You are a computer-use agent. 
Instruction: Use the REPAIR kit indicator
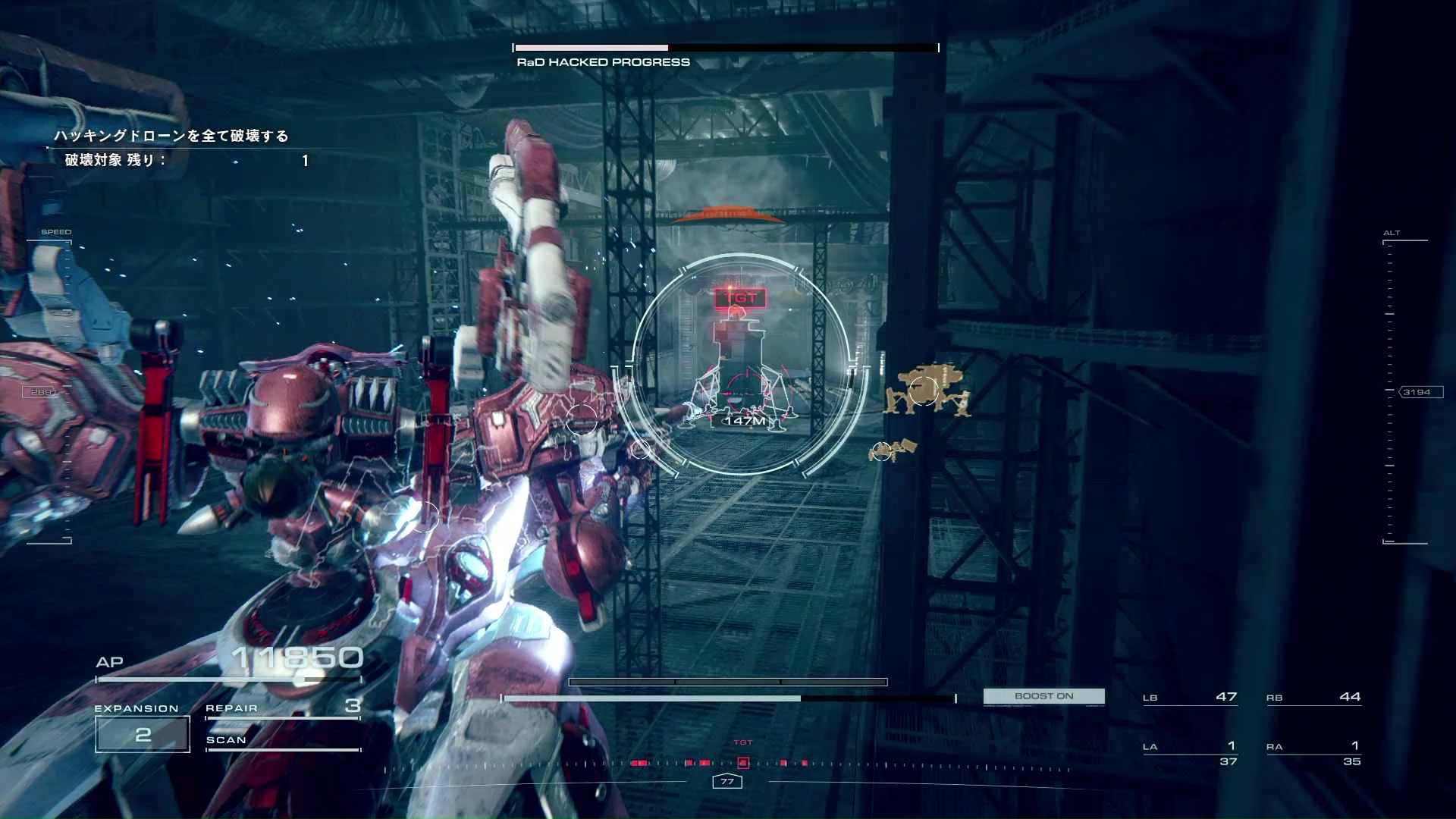click(x=282, y=708)
